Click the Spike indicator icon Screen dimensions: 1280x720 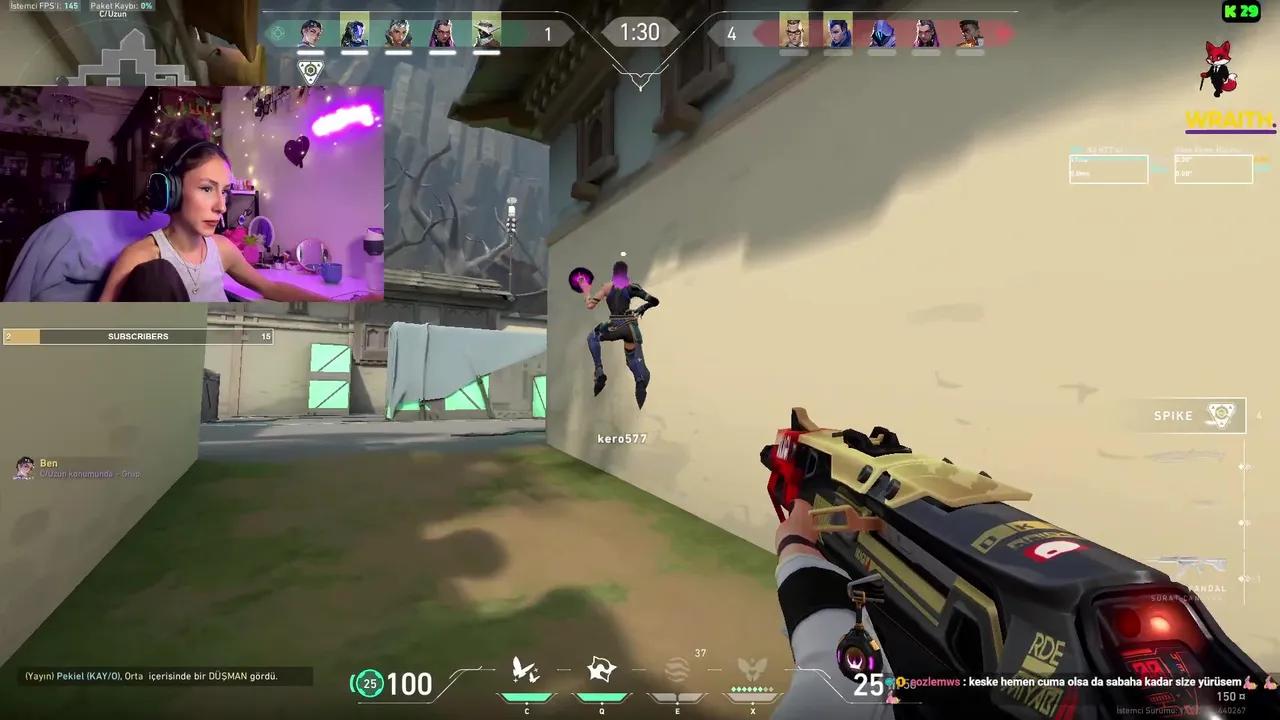1221,414
